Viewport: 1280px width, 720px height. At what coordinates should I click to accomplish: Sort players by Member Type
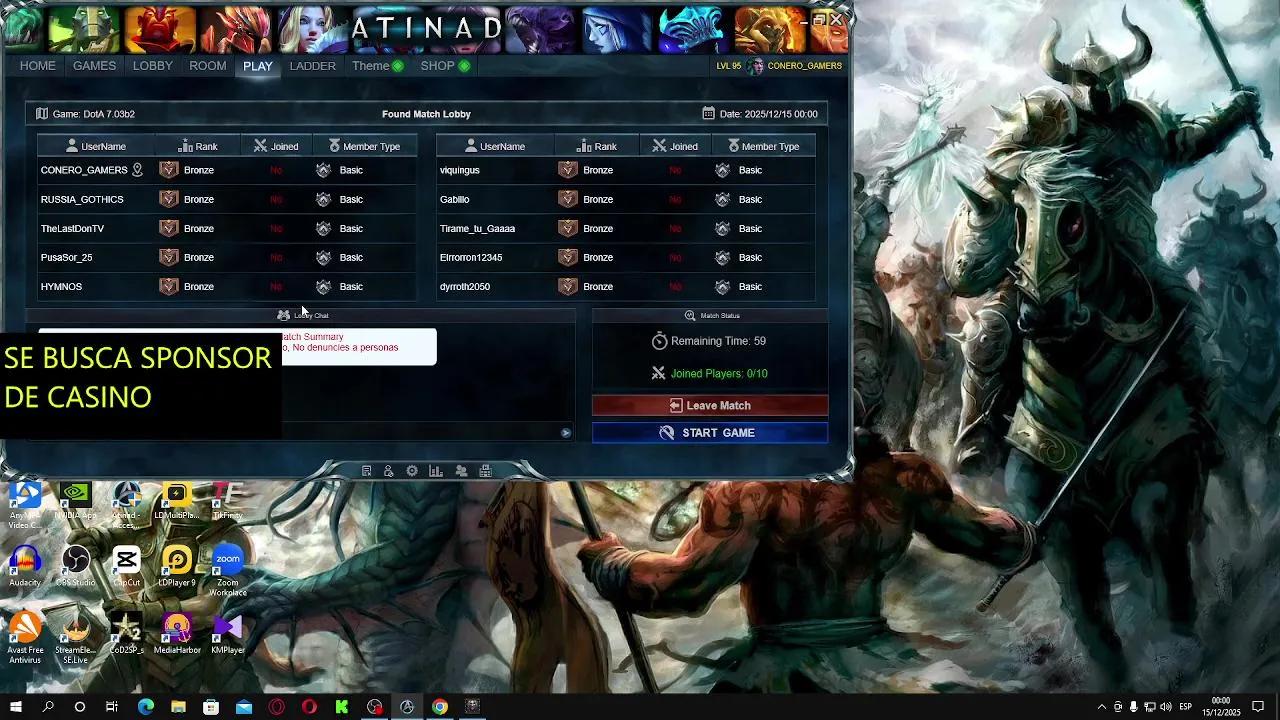click(x=366, y=145)
